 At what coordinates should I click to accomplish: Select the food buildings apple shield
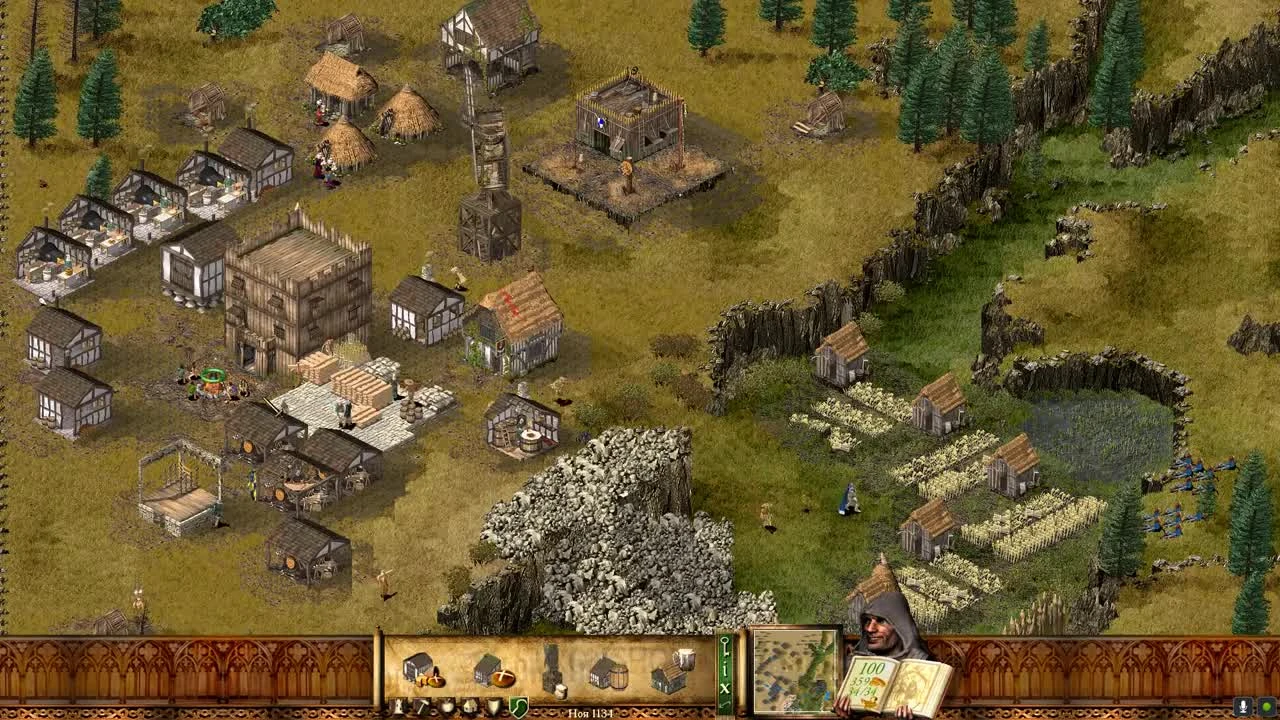coord(447,704)
